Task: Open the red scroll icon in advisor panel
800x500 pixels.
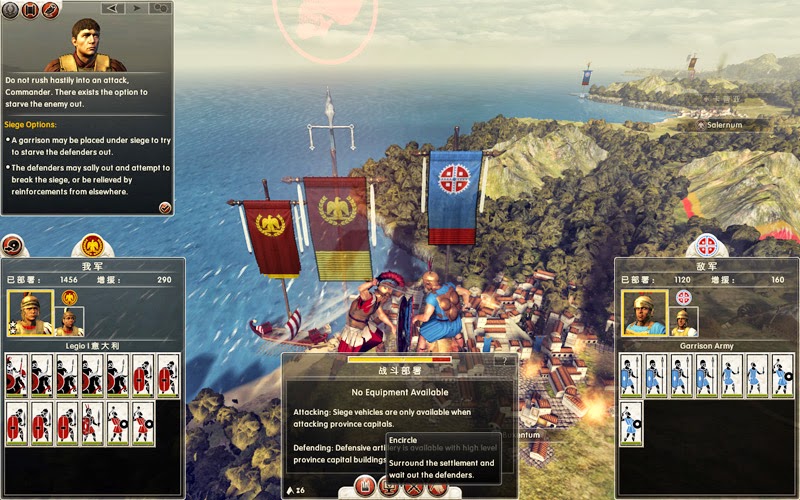Action: (28, 8)
